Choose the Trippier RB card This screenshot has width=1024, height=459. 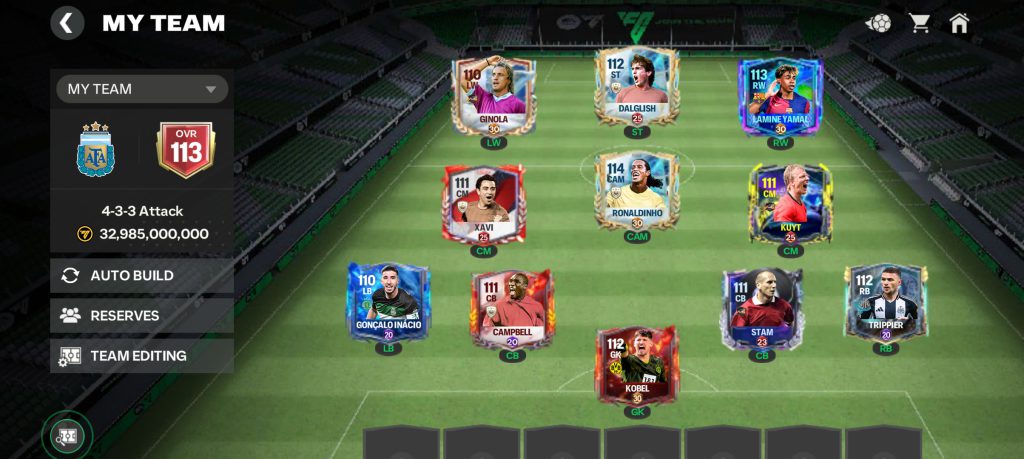(x=885, y=302)
